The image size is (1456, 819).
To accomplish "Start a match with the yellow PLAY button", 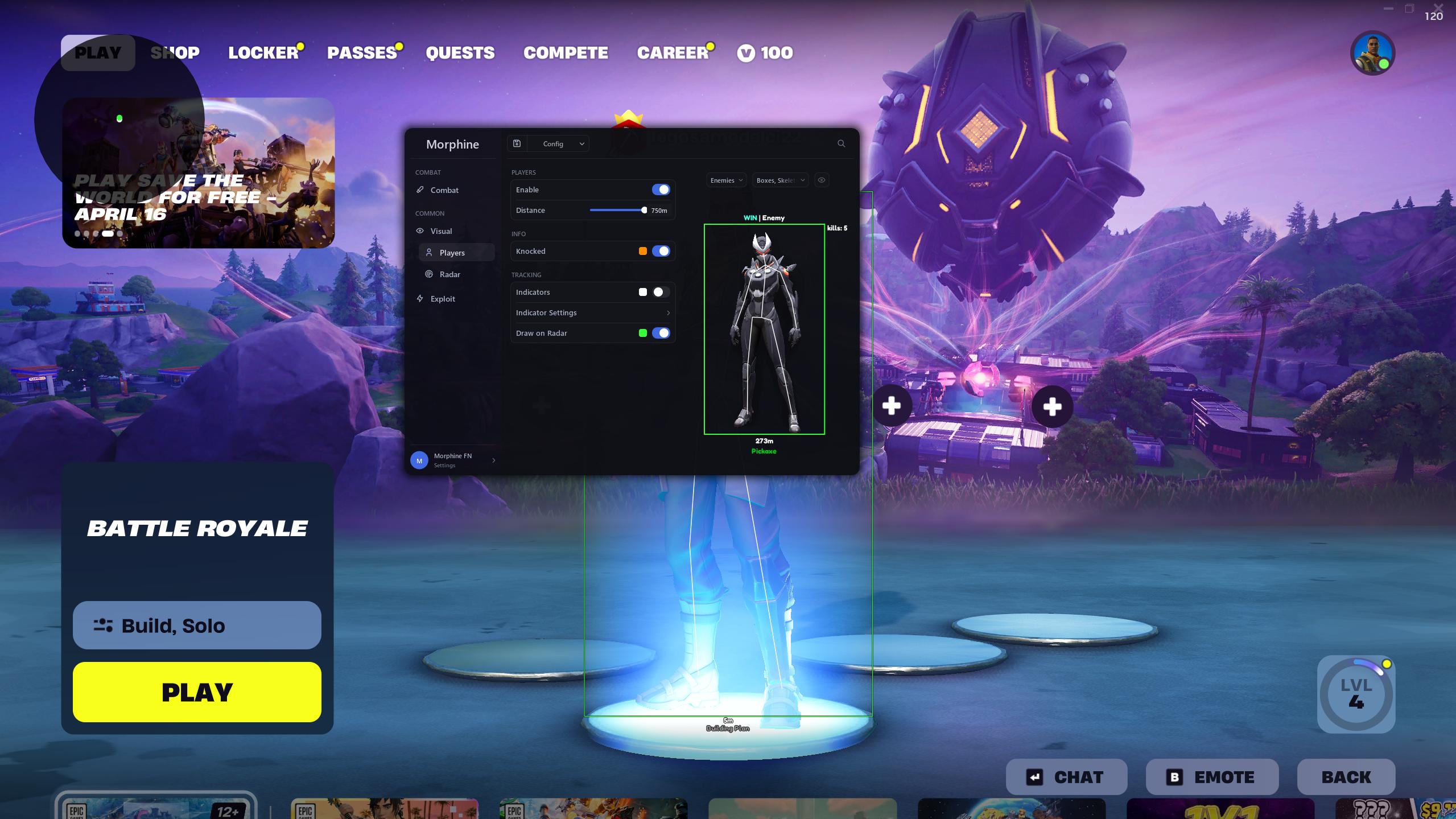I will coord(197,692).
